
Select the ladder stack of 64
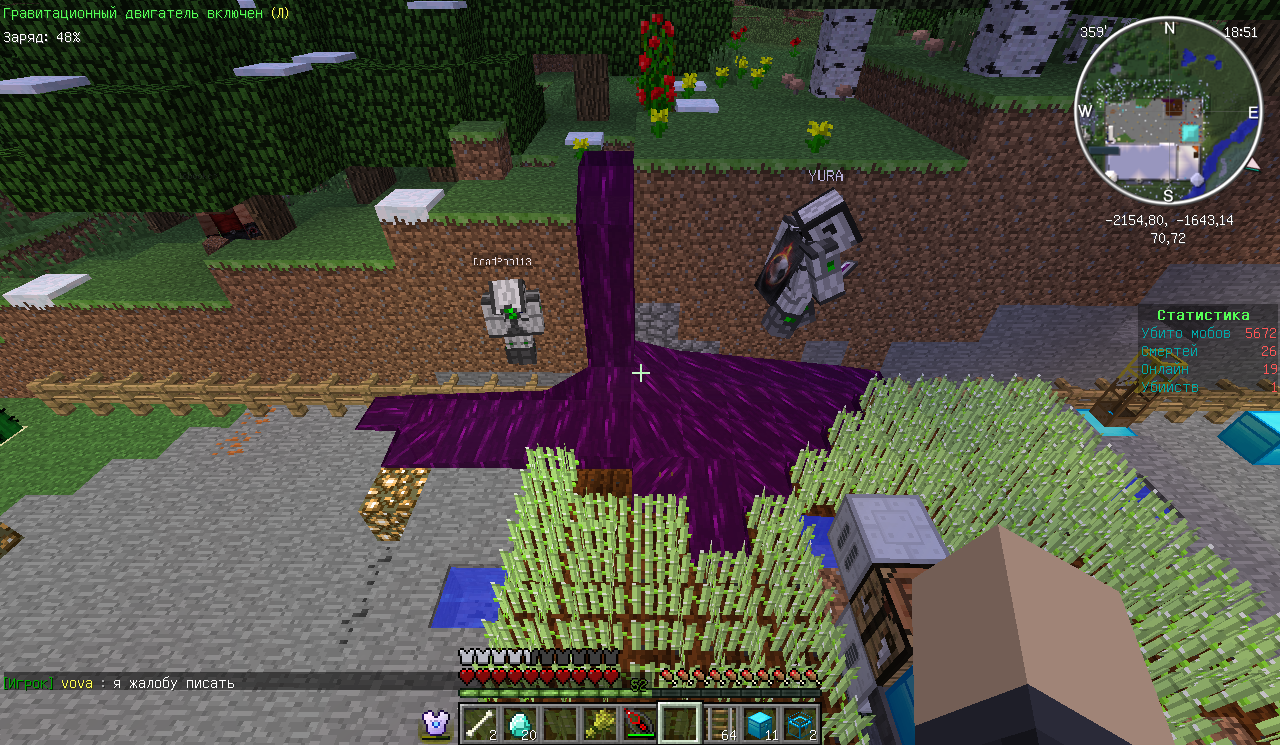(x=720, y=723)
